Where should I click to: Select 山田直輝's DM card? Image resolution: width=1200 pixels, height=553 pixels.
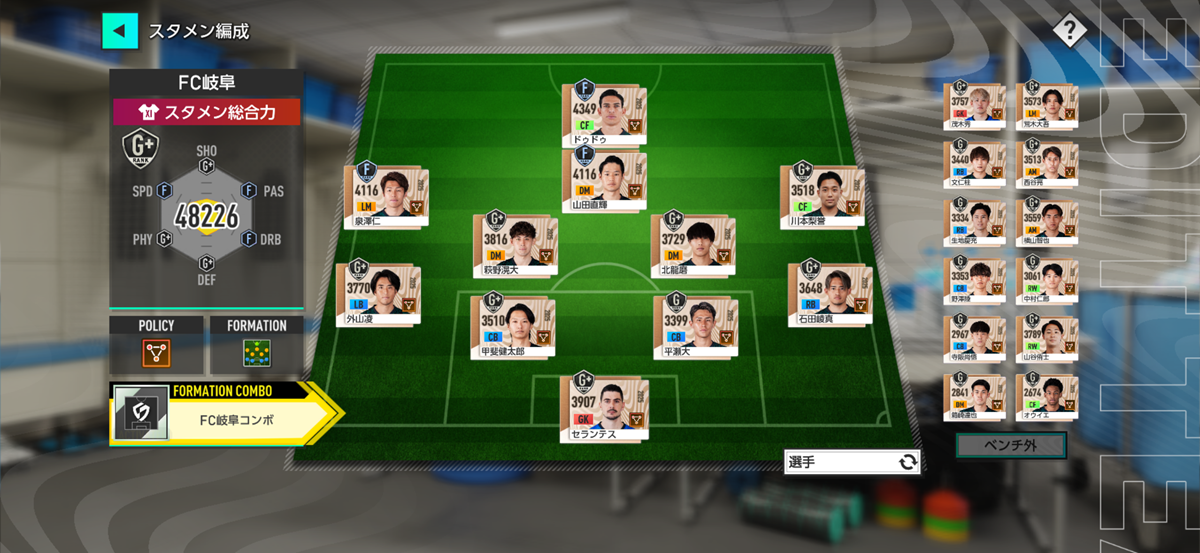pos(604,180)
